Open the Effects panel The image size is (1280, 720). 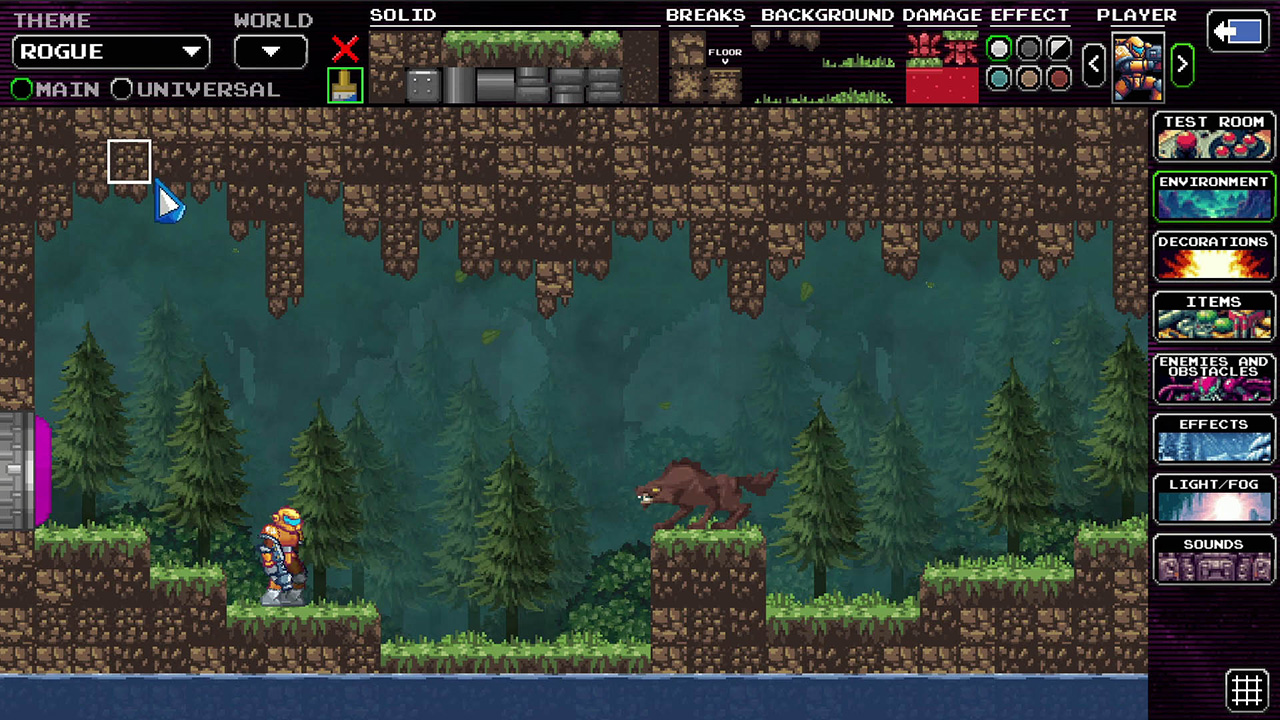[x=1213, y=438]
